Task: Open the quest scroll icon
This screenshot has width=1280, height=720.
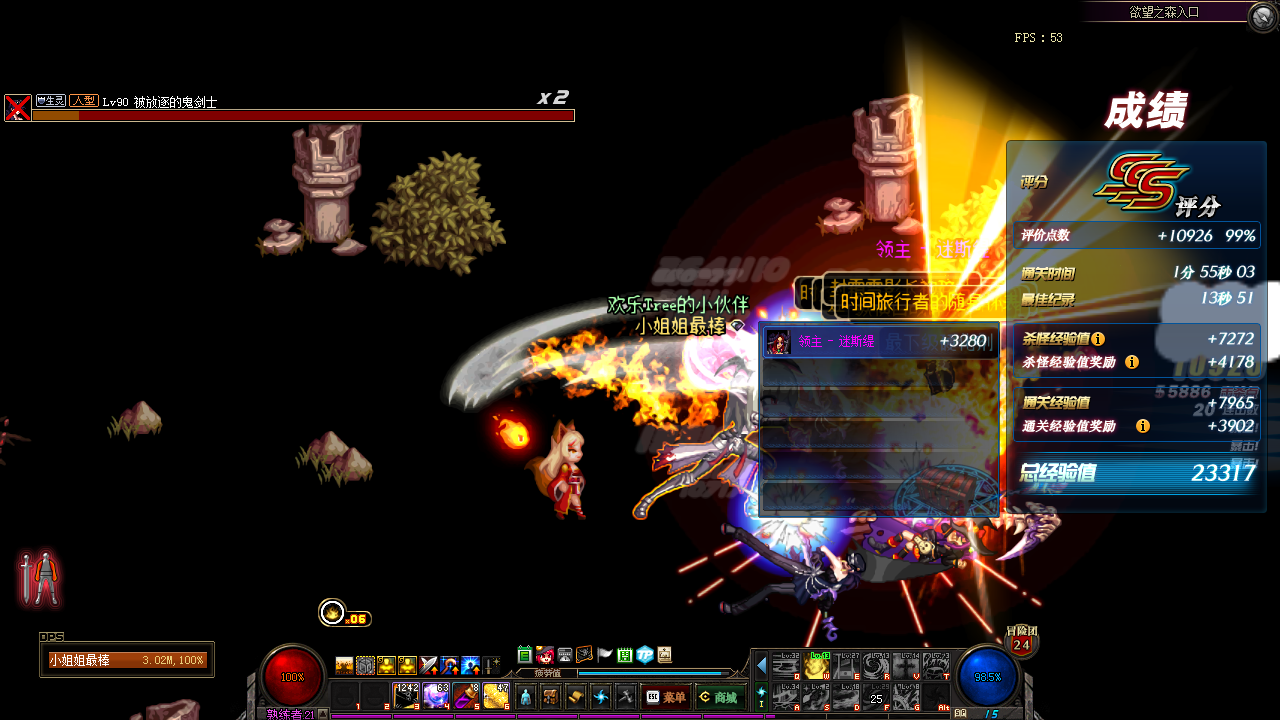Action: coord(575,697)
